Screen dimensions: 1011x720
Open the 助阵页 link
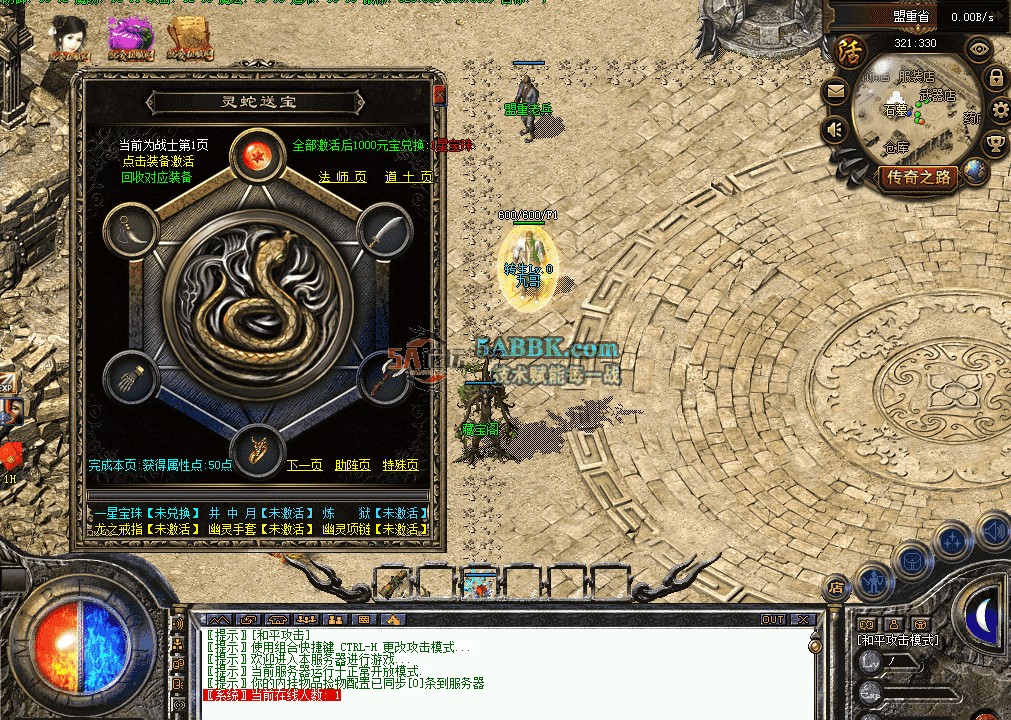(352, 465)
